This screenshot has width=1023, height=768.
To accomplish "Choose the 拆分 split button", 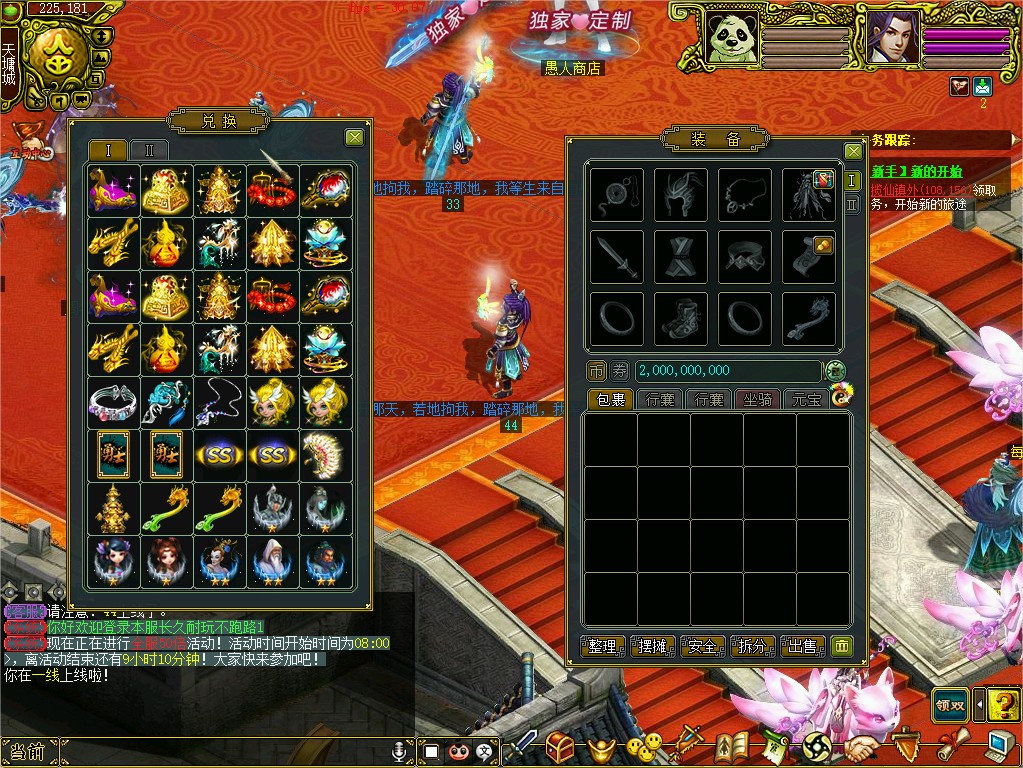I will pyautogui.click(x=753, y=646).
